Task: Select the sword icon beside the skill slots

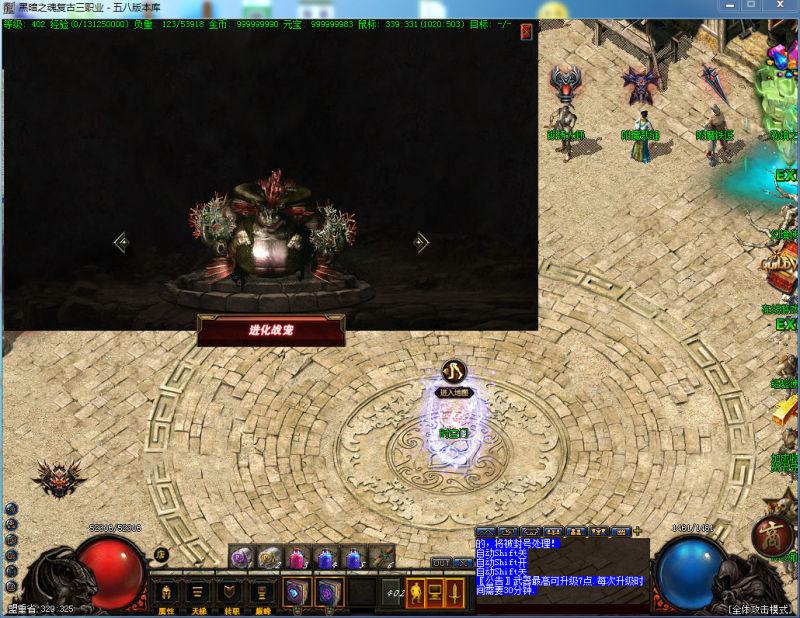Action: 455,593
